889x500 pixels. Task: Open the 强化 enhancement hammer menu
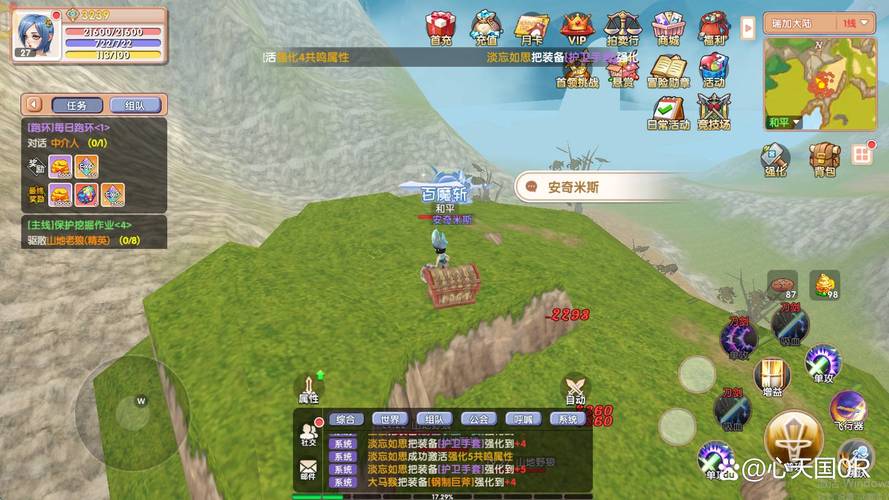[776, 160]
